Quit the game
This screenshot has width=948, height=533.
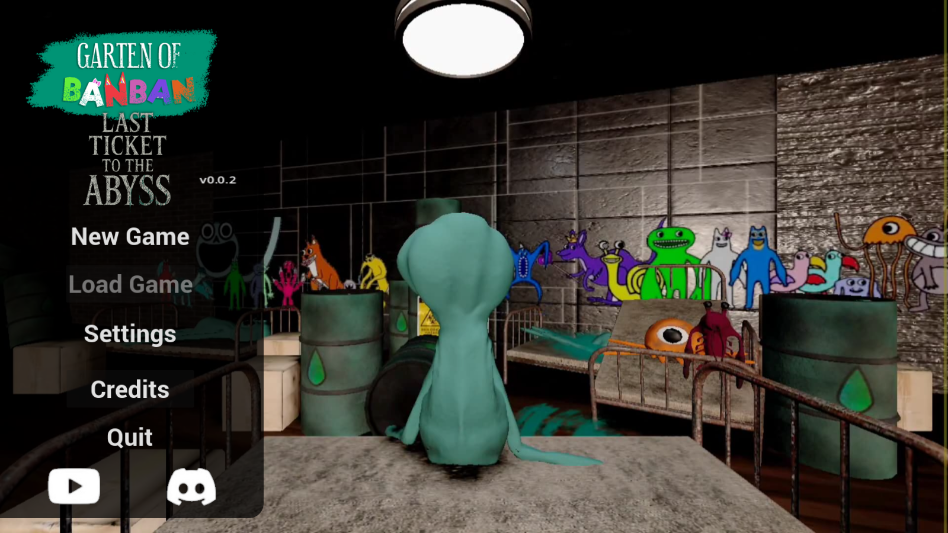tap(130, 437)
